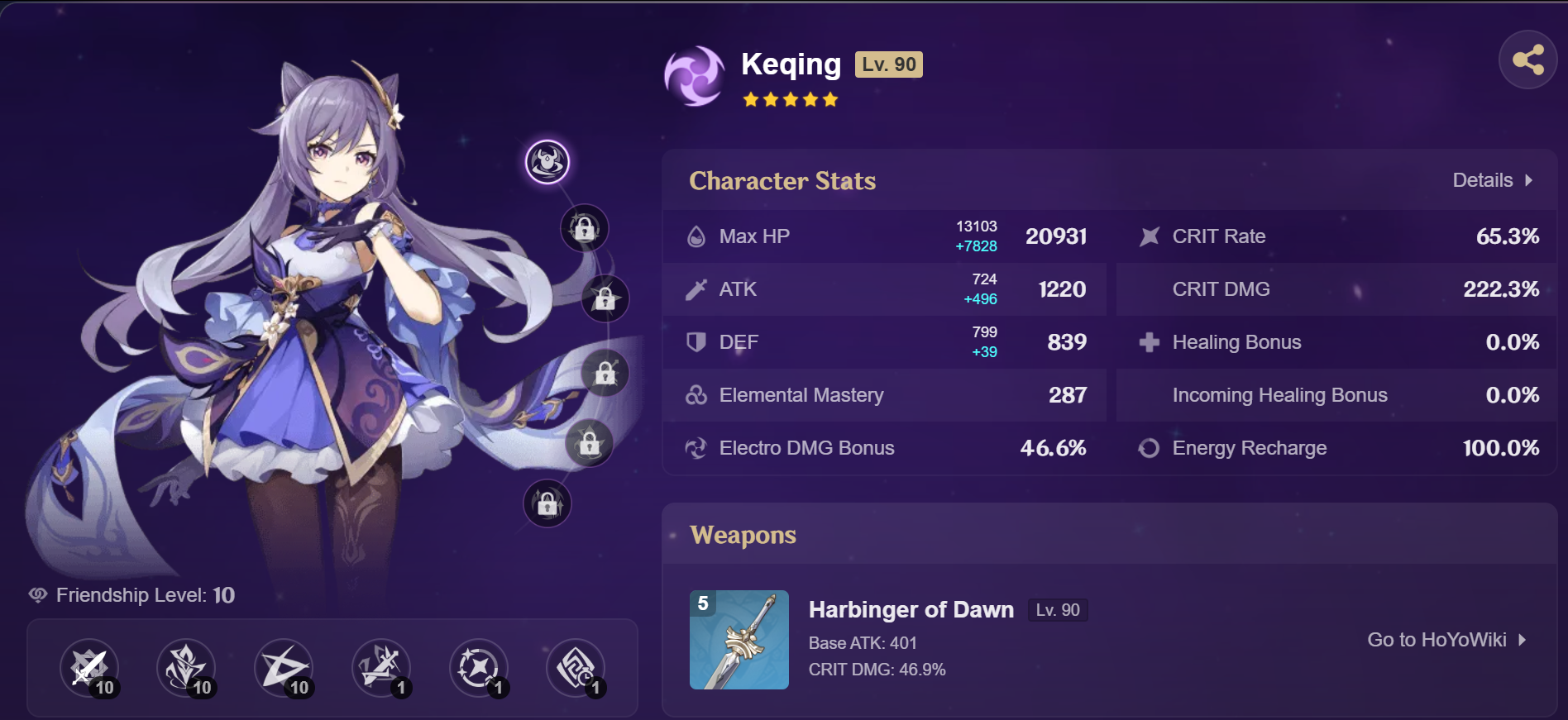
Task: Expand the Character Stats Details view
Action: click(x=1491, y=180)
